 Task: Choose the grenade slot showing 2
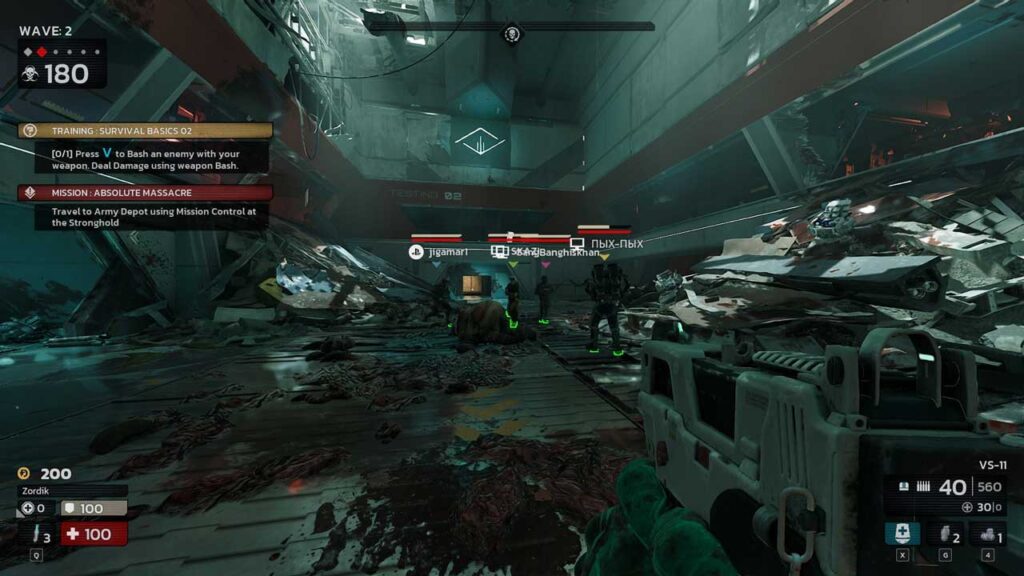coord(944,533)
